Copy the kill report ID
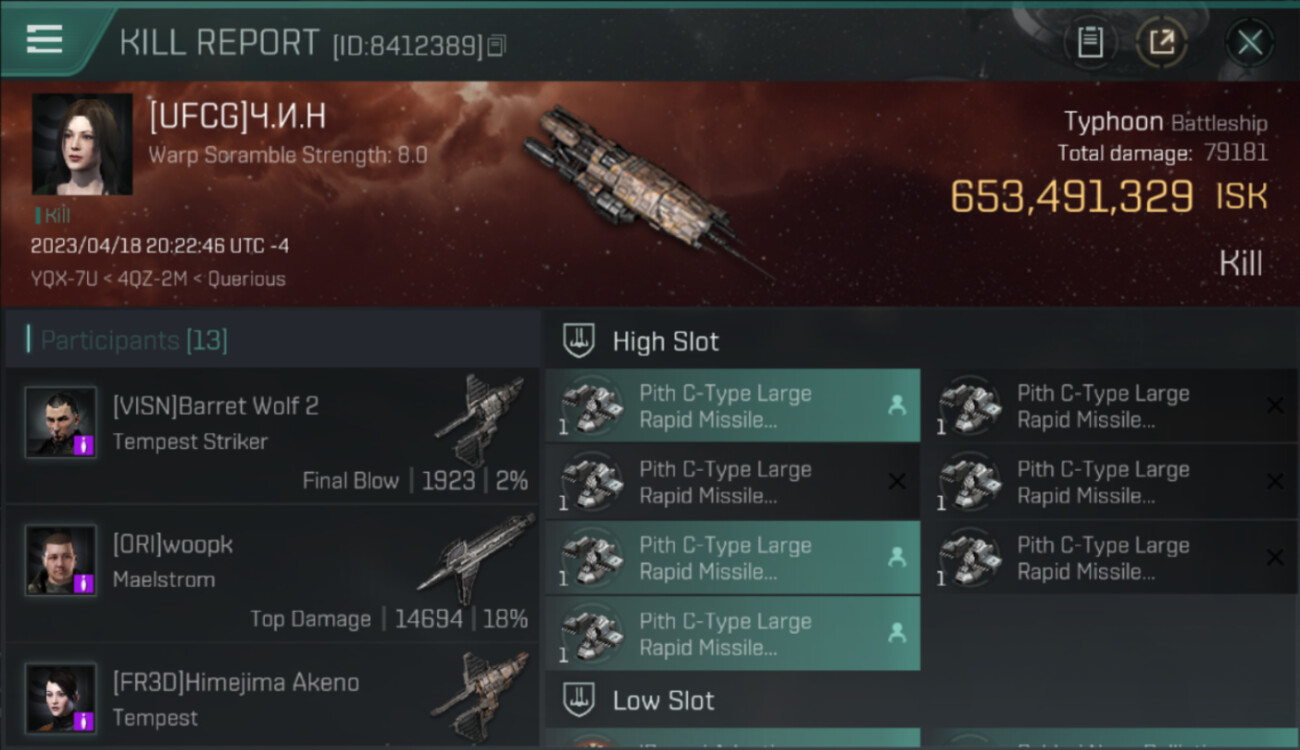The image size is (1300, 750). tap(497, 45)
